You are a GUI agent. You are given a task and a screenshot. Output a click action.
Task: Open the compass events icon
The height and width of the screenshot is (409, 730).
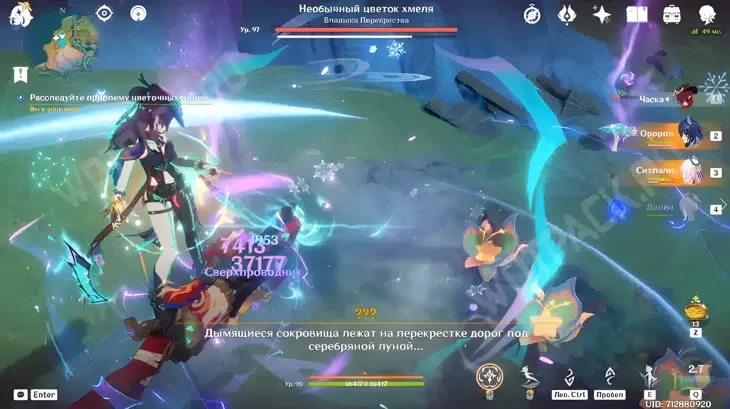(532, 14)
